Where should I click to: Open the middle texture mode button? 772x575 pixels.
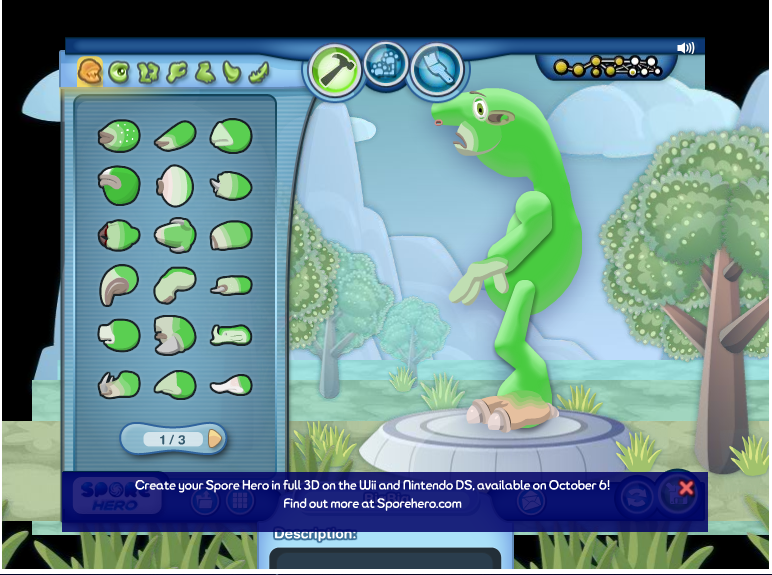(385, 64)
